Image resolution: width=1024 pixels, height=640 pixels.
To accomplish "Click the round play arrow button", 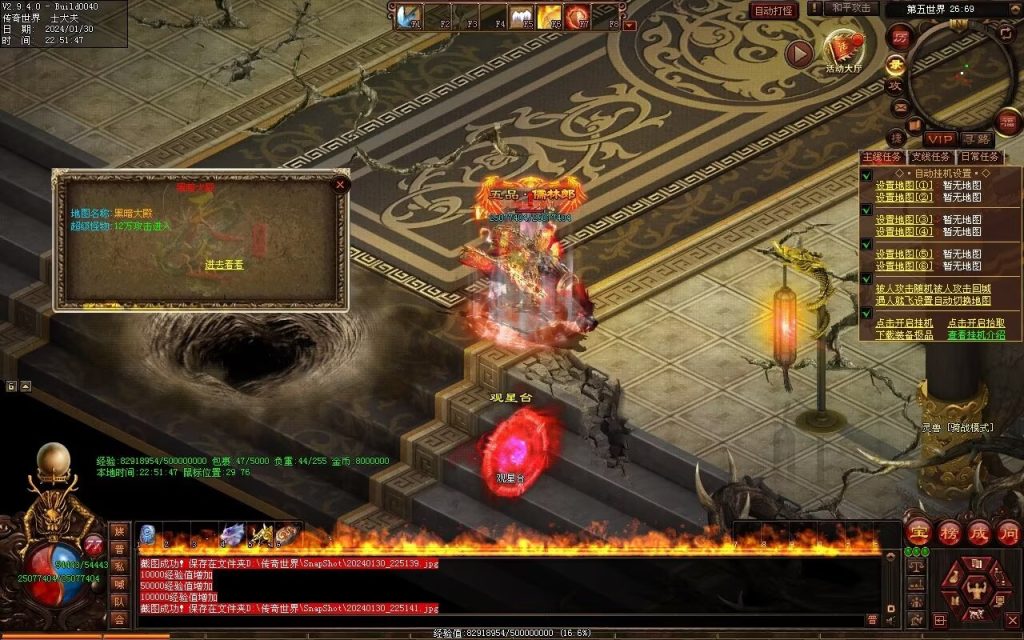I will point(798,53).
